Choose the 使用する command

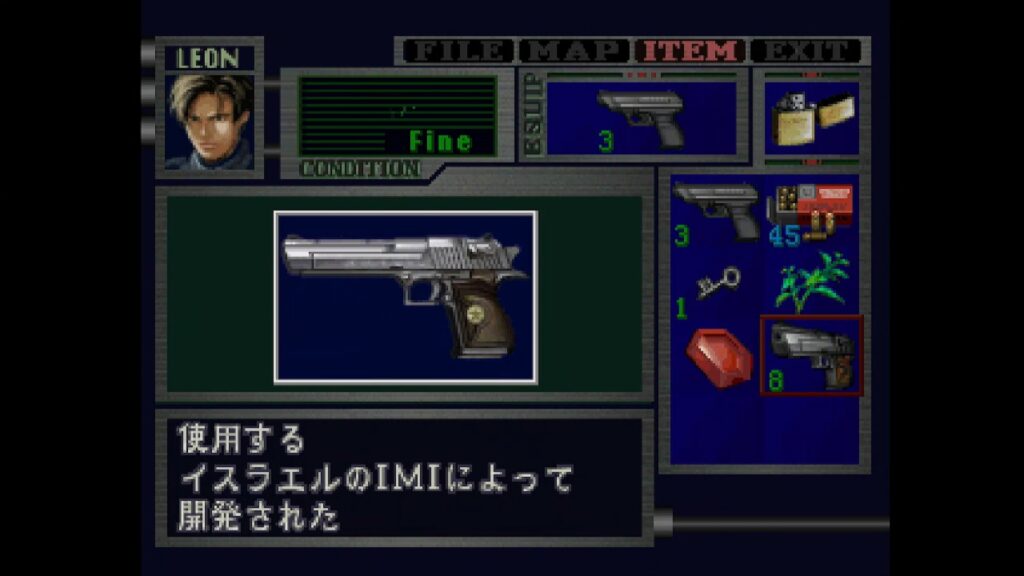pos(241,439)
